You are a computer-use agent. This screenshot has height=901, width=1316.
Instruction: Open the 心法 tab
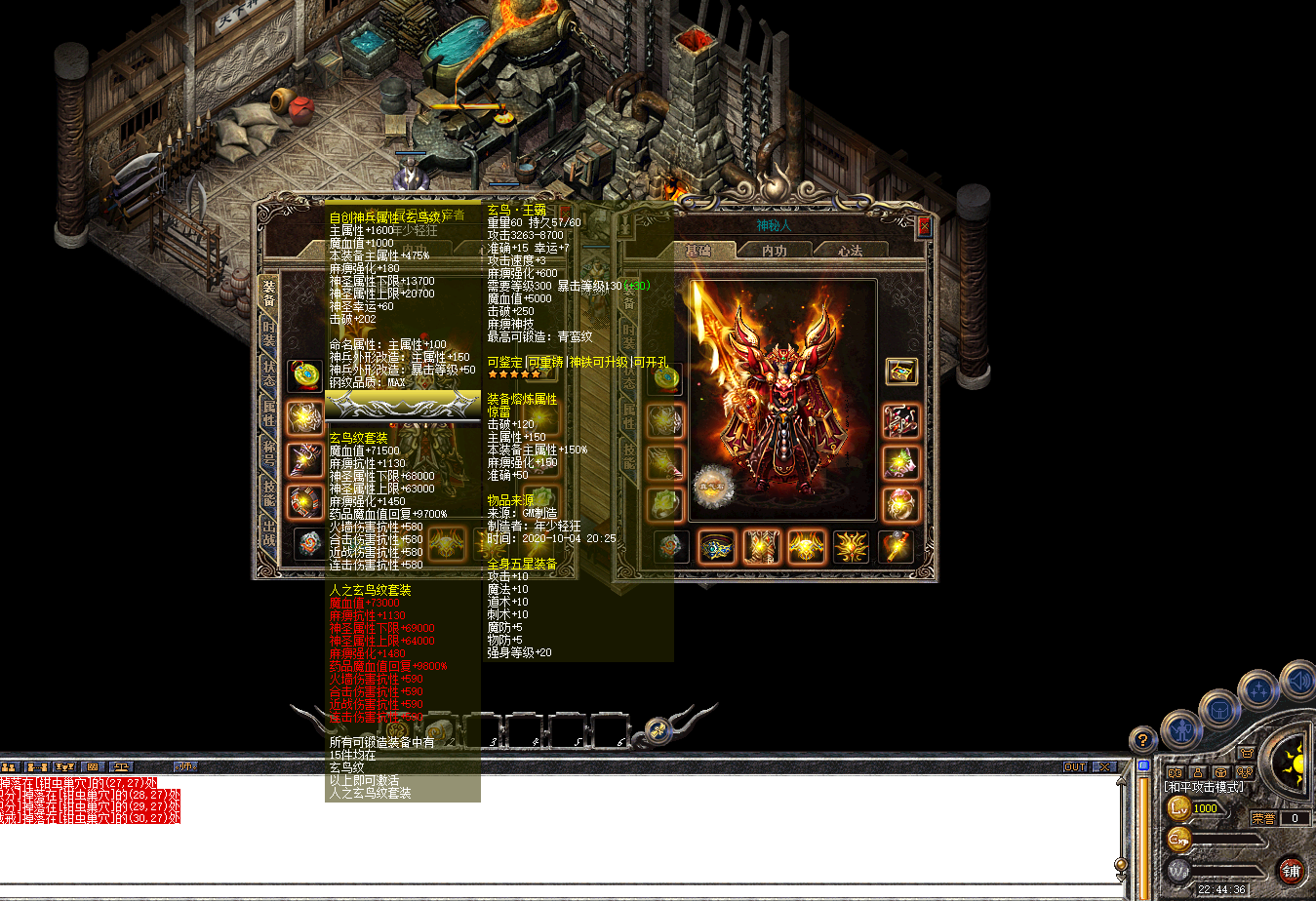pos(850,251)
